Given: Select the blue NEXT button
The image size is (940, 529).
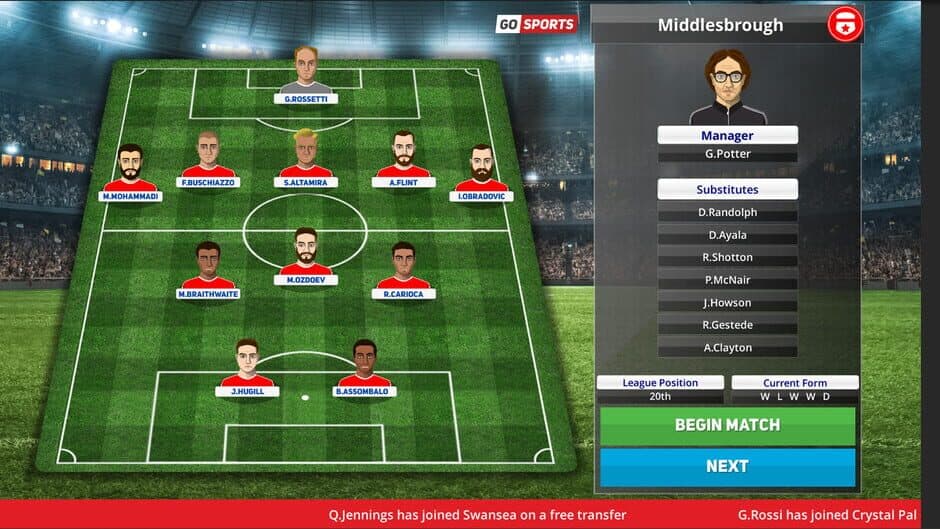Looking at the screenshot, I should 727,466.
